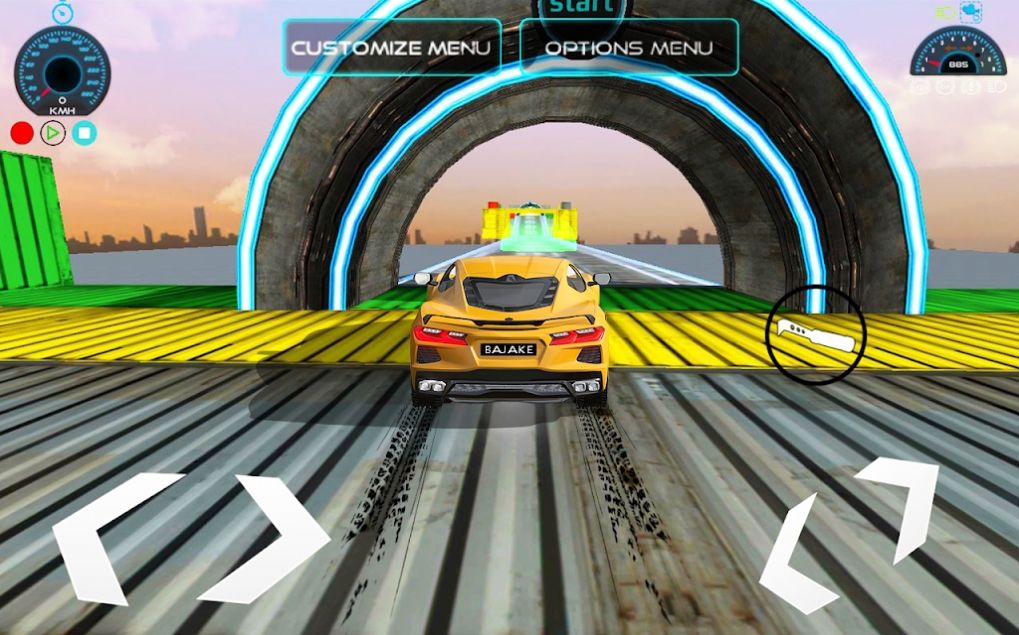Hit the cyan stop button
This screenshot has height=635, width=1019.
85,132
